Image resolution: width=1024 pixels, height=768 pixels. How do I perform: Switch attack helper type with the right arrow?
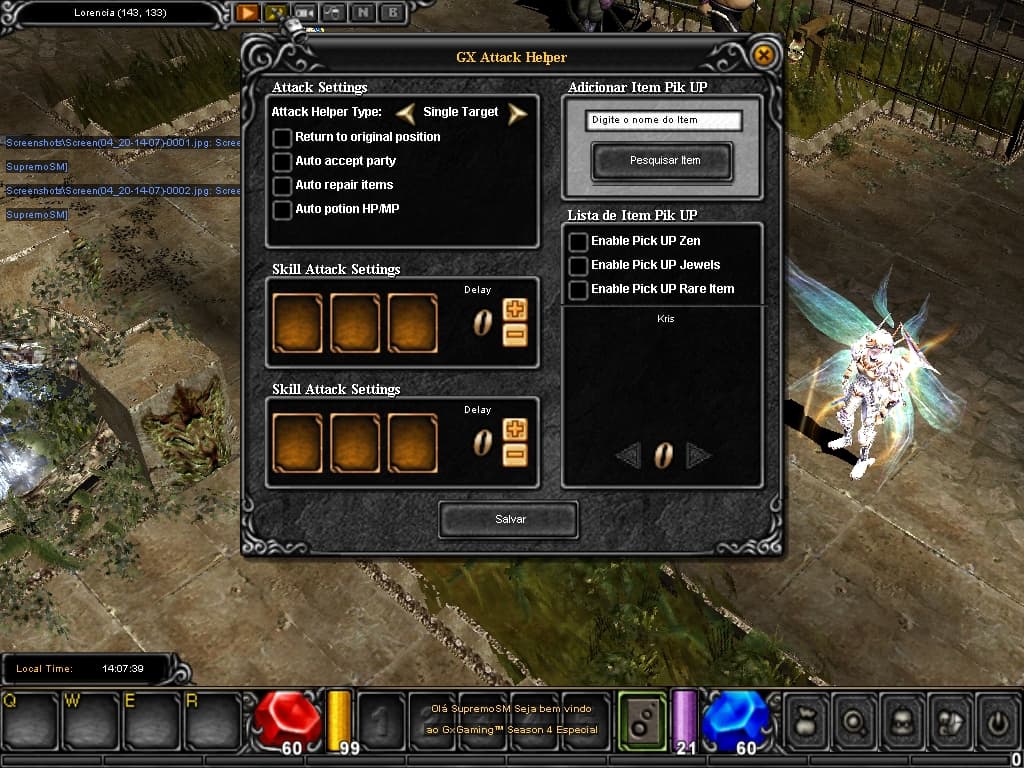(x=516, y=113)
